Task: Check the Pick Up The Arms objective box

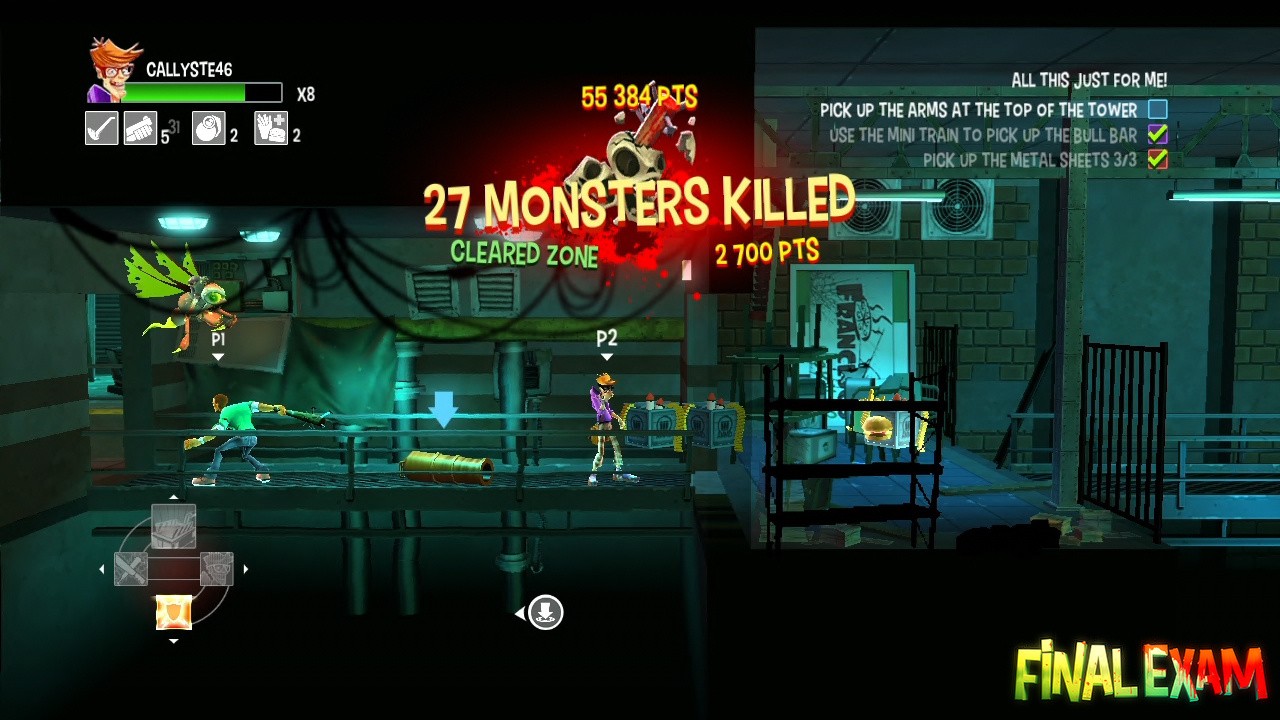Action: click(1160, 110)
